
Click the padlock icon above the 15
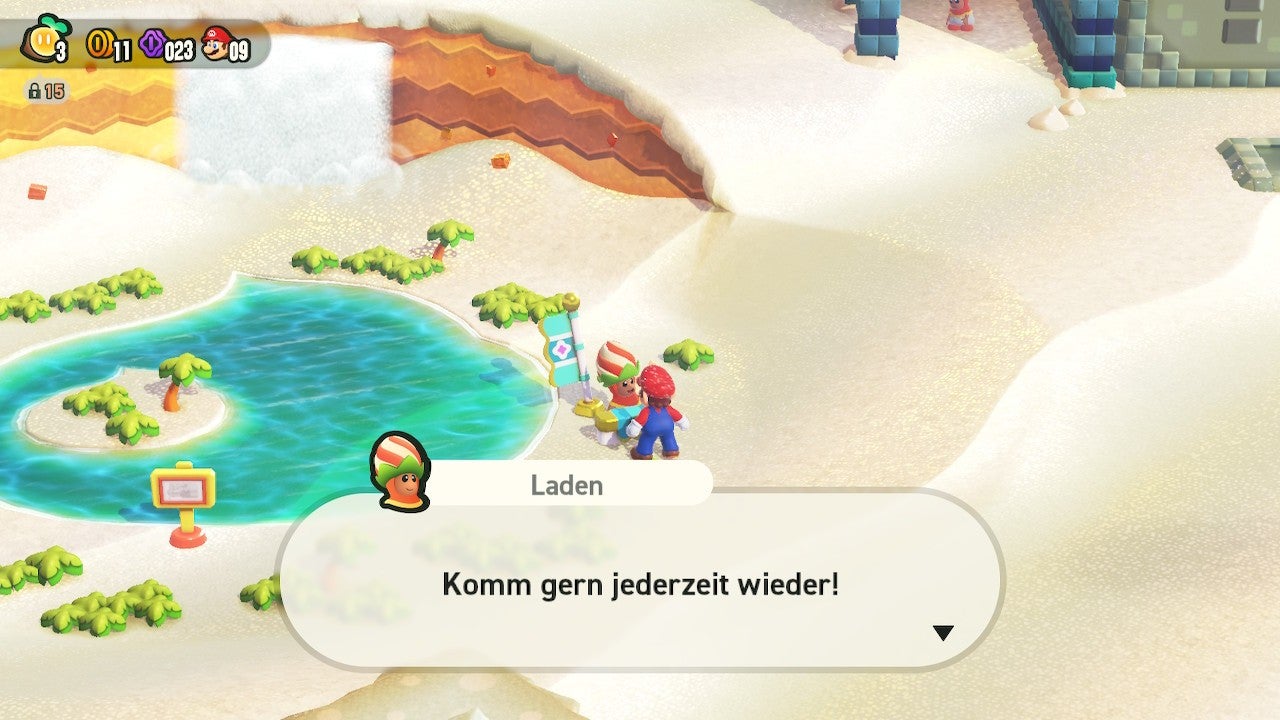click(x=34, y=89)
